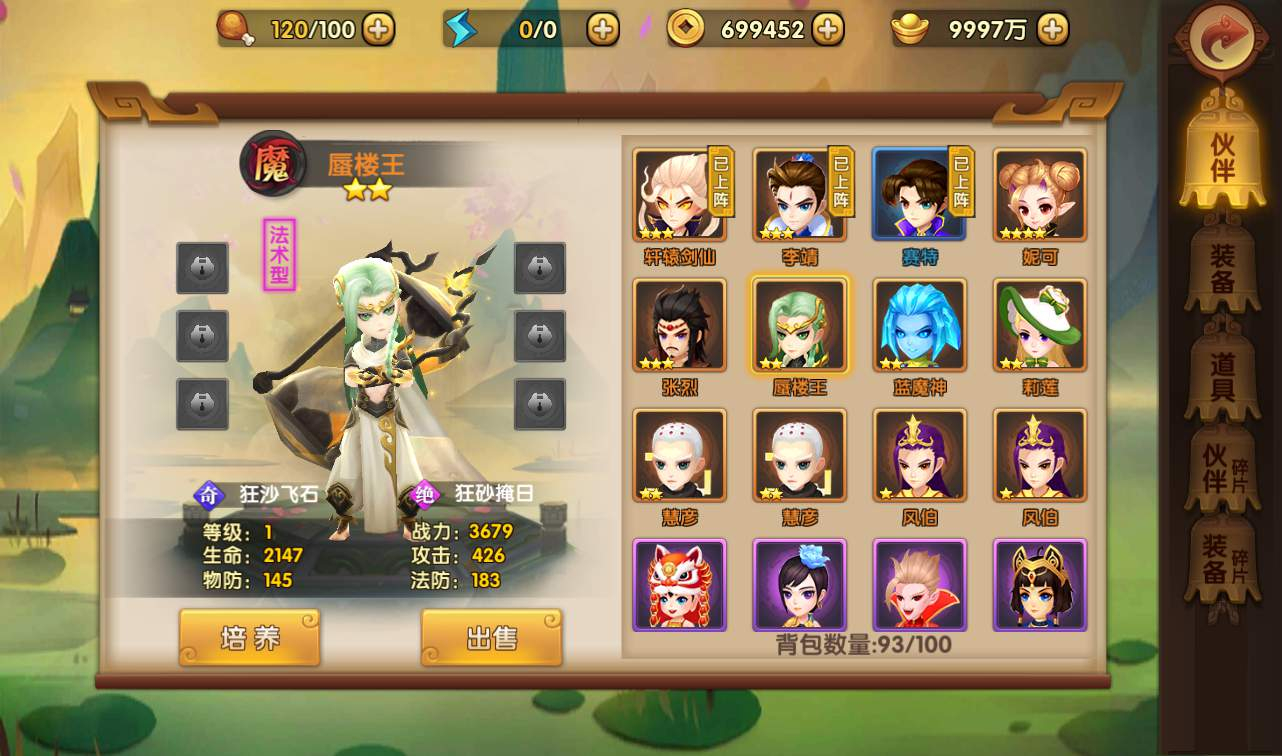Add gold ingots with the plus button
The width and height of the screenshot is (1282, 756).
pyautogui.click(x=1052, y=30)
